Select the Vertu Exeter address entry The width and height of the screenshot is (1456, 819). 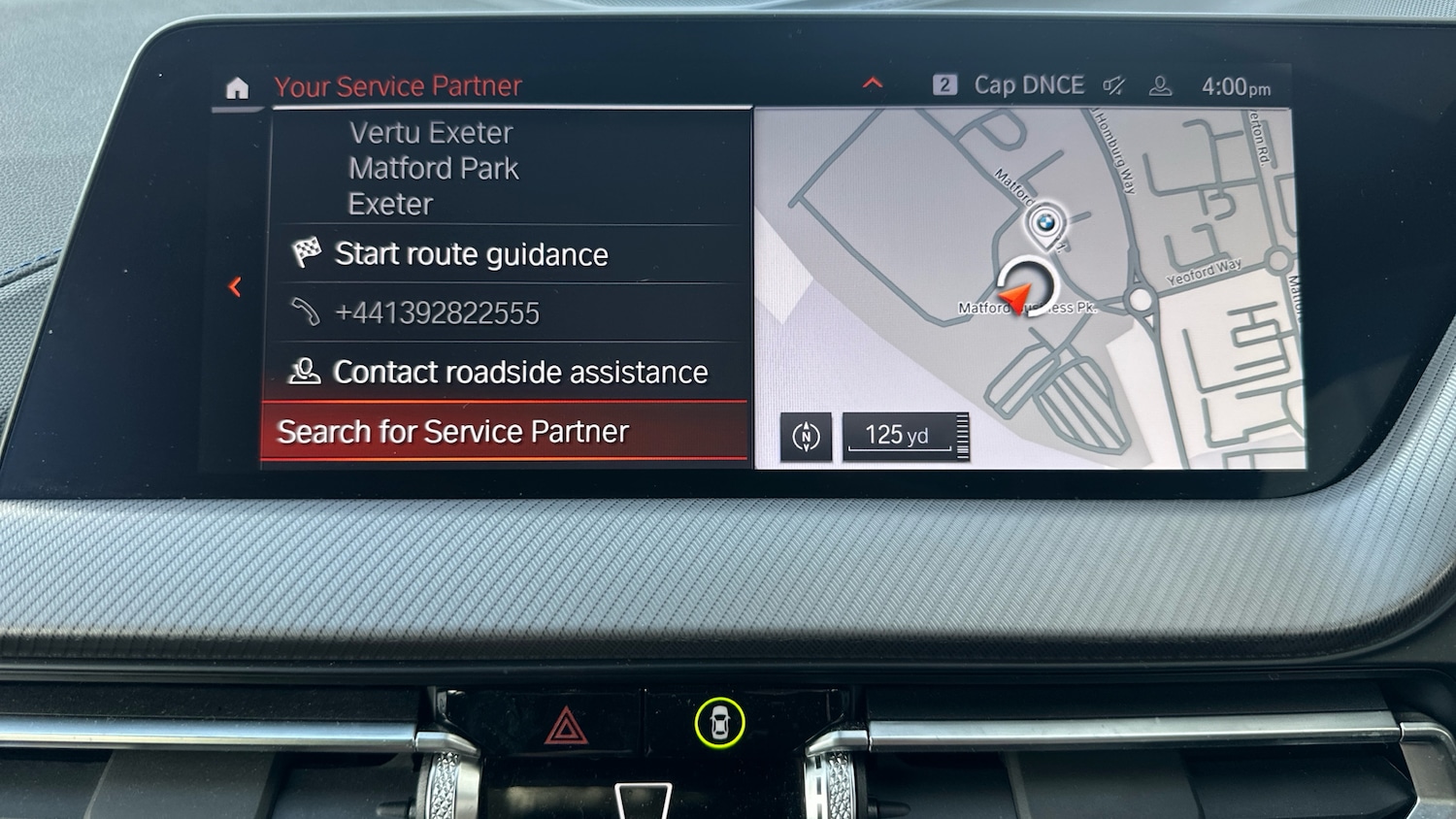point(433,168)
